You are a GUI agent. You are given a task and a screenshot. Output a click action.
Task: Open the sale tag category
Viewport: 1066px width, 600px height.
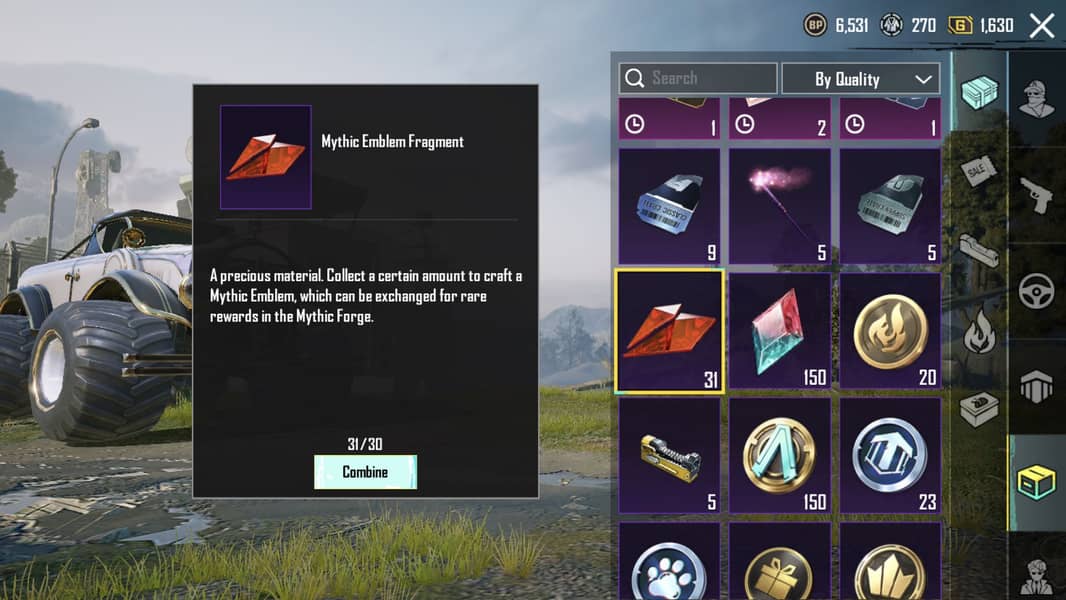tap(979, 172)
